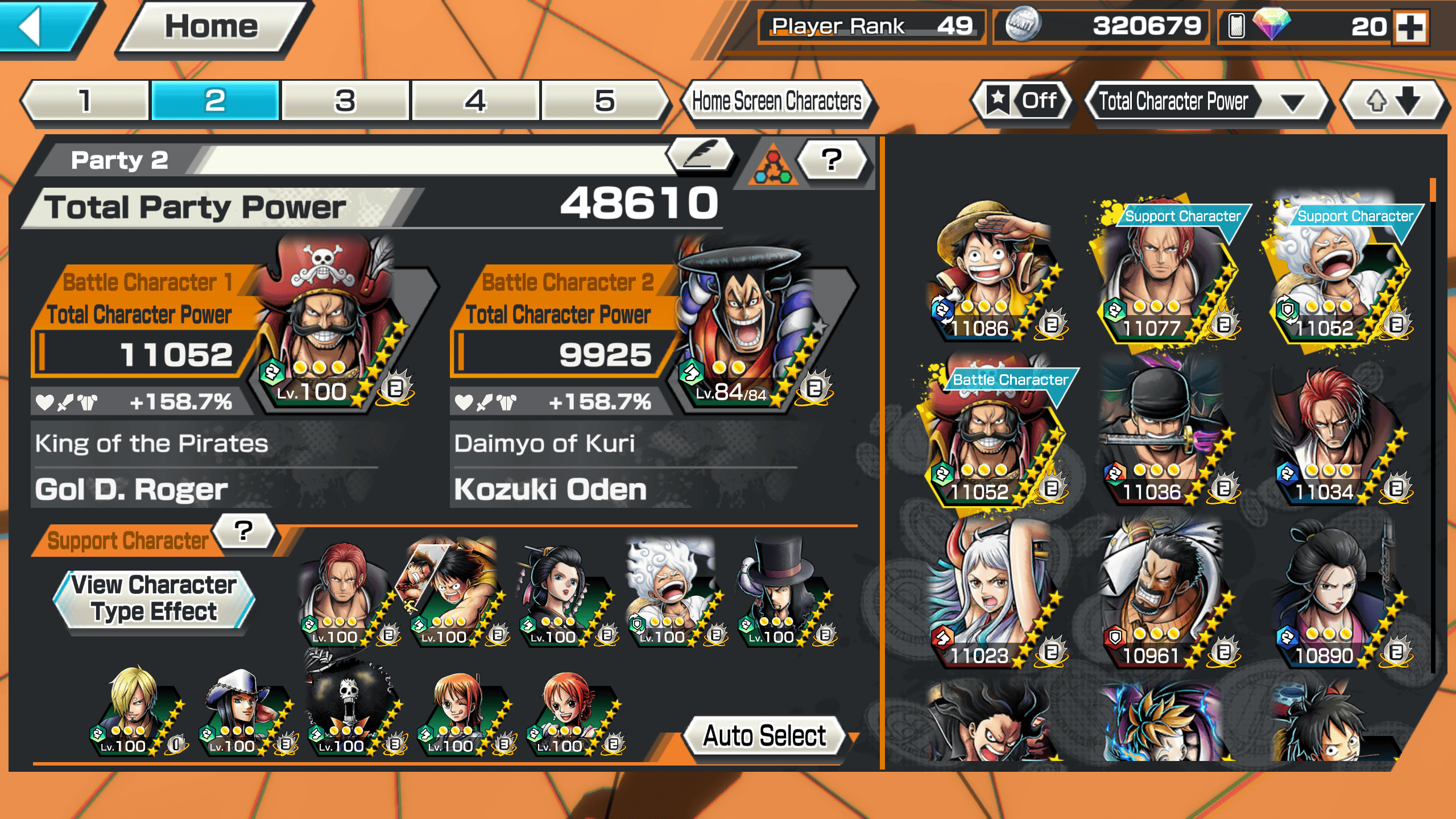Auto Select support characters
This screenshot has width=1456, height=819.
click(x=764, y=736)
